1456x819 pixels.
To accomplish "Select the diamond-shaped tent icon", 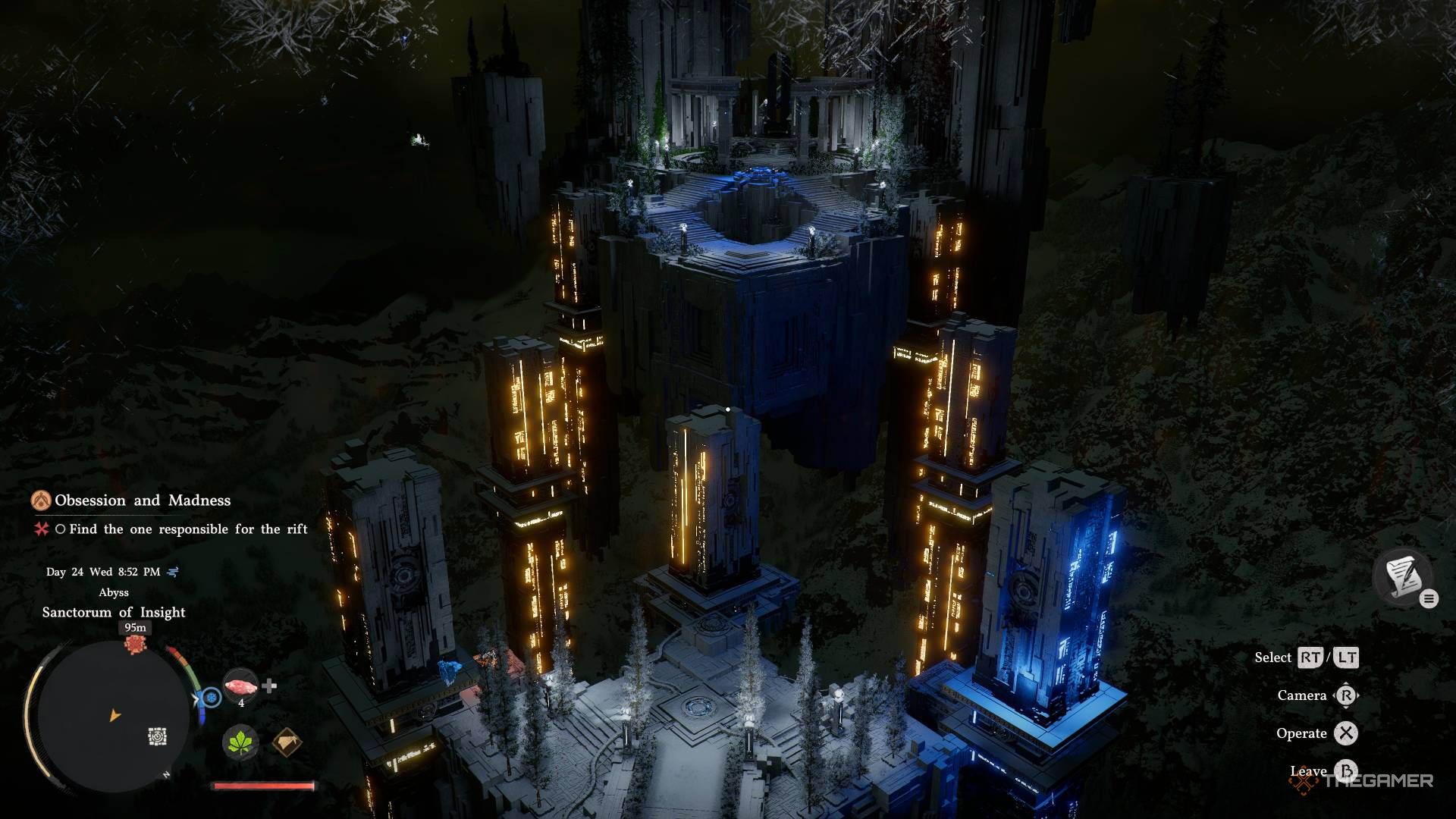I will tap(287, 741).
